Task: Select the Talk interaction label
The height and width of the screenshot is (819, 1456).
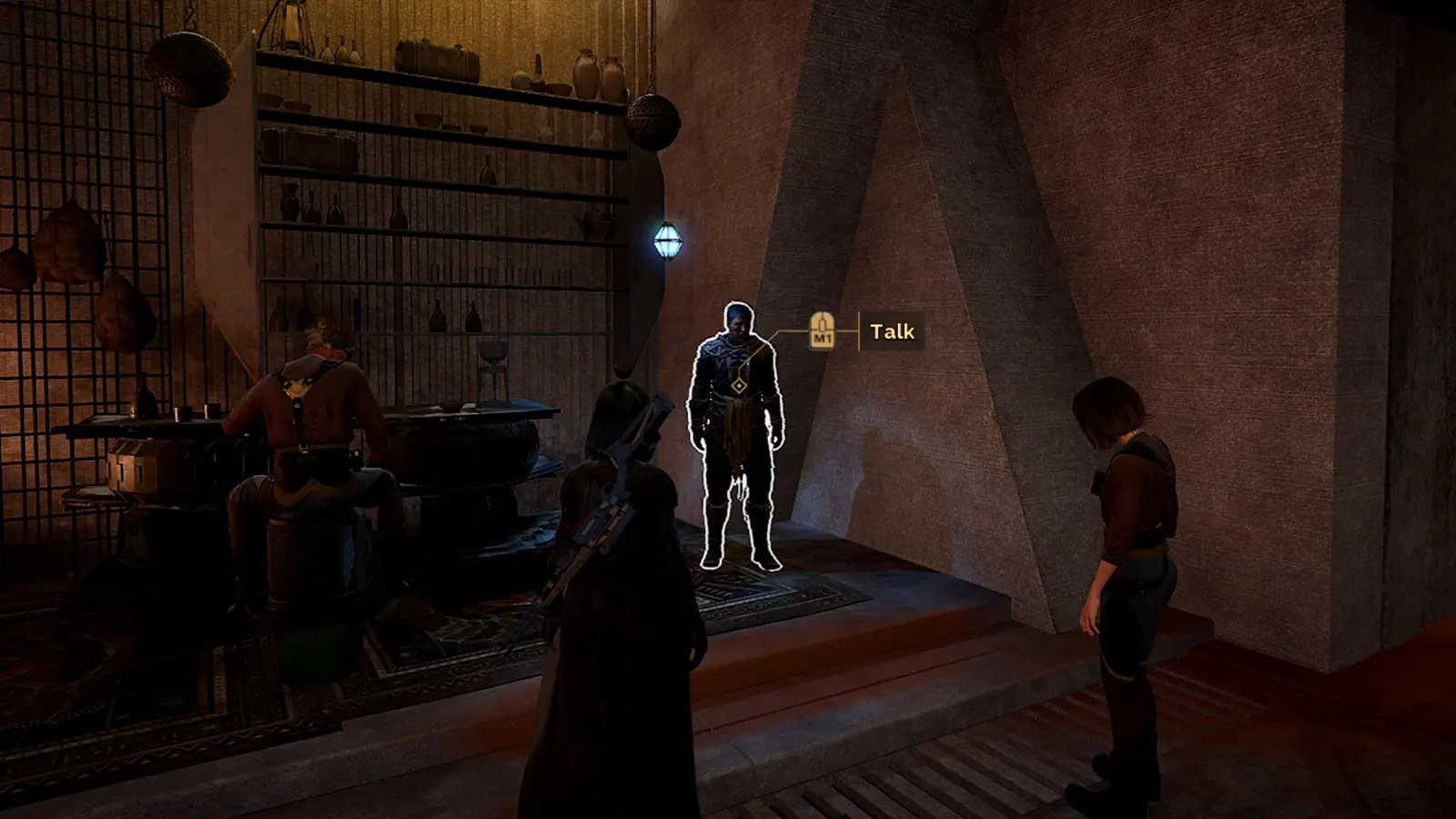Action: [x=892, y=331]
